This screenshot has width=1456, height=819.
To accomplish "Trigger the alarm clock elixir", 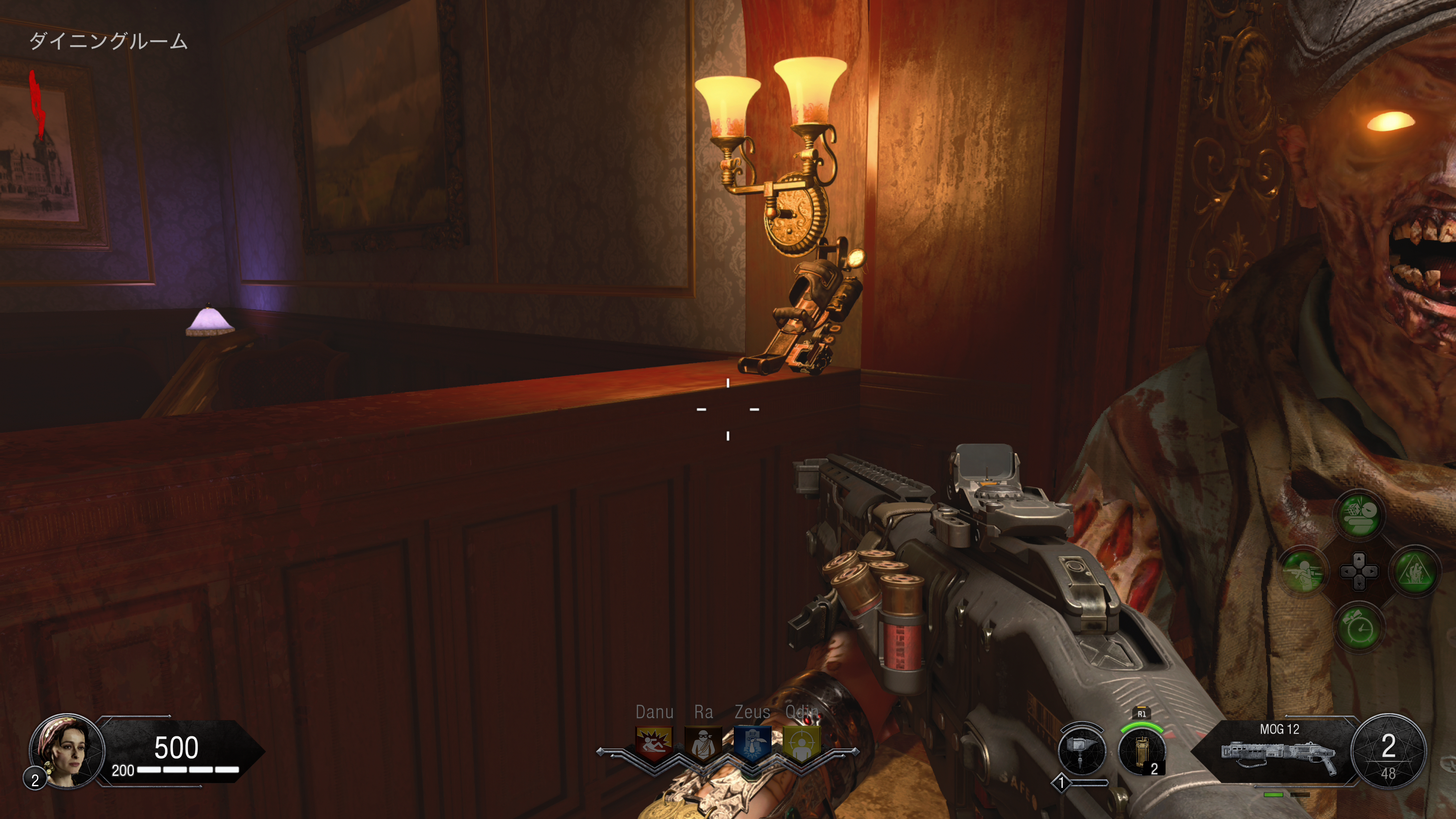I will (x=1359, y=628).
